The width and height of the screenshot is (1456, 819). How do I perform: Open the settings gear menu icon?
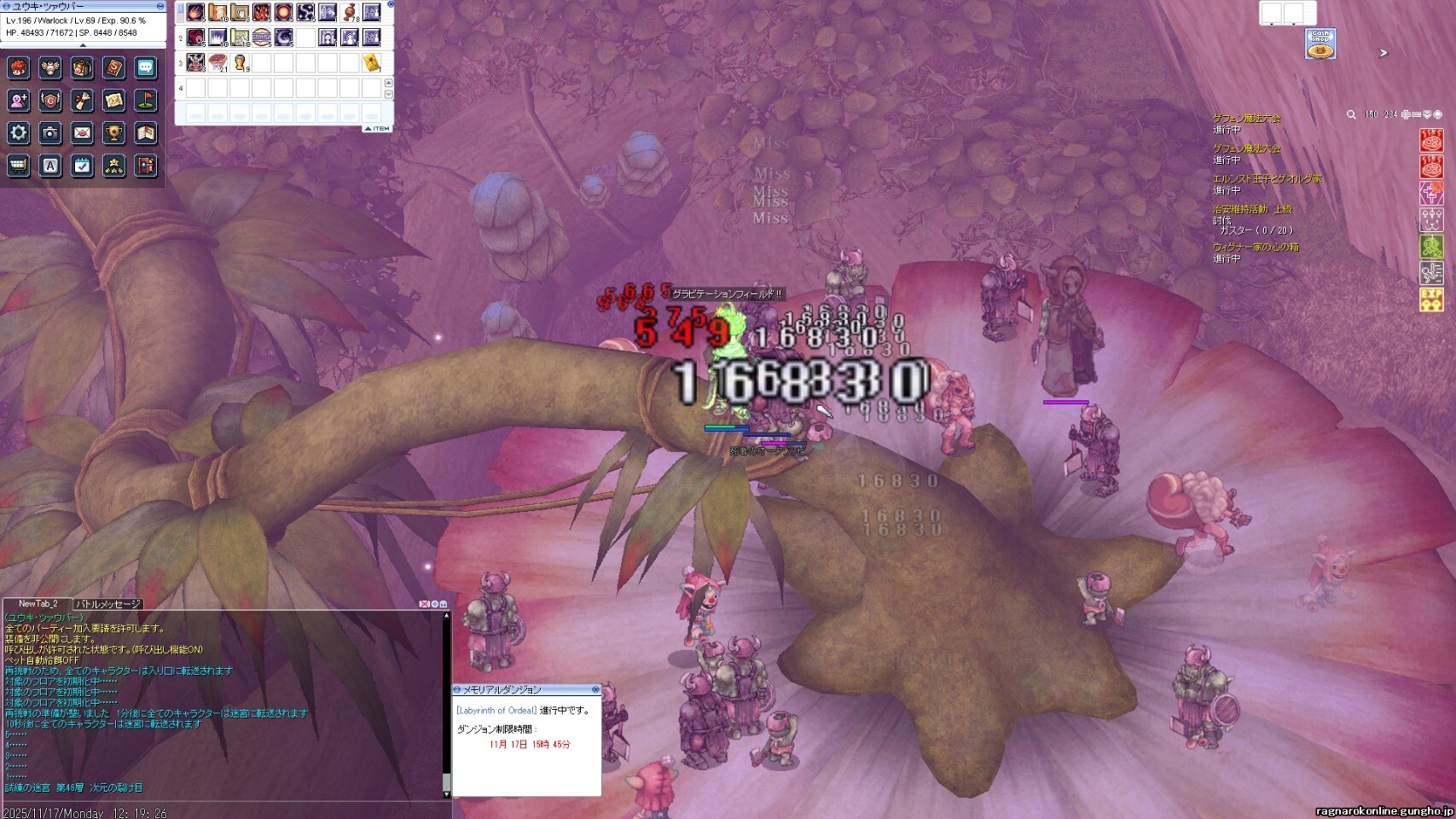pyautogui.click(x=19, y=133)
